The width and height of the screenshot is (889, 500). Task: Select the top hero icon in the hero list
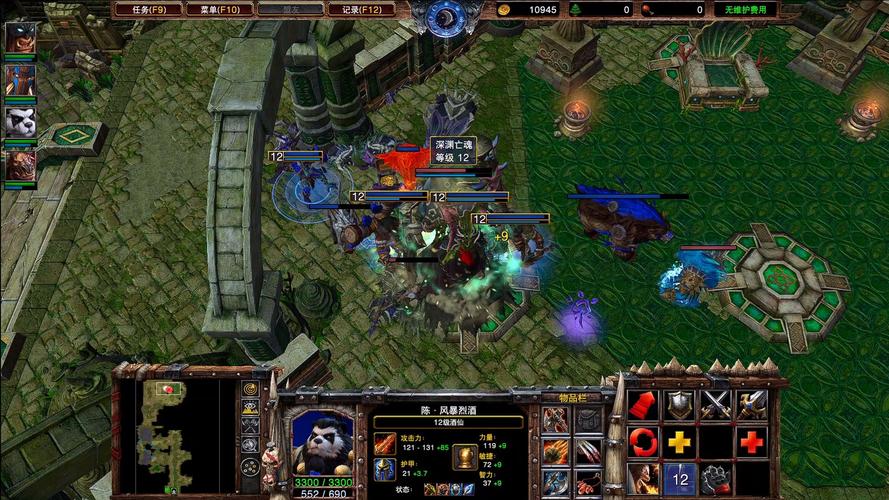click(20, 37)
